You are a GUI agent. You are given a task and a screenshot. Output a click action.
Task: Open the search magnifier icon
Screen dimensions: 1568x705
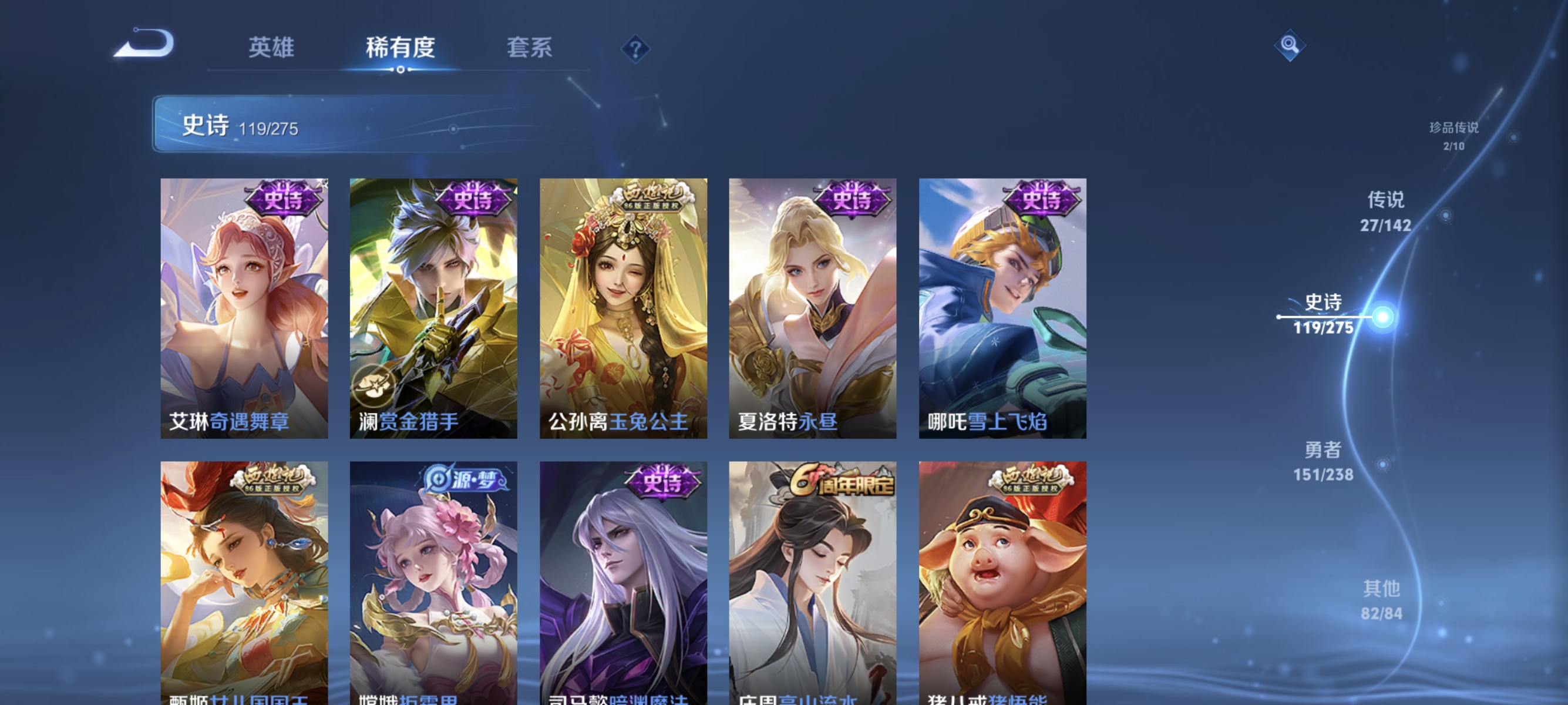click(1289, 45)
